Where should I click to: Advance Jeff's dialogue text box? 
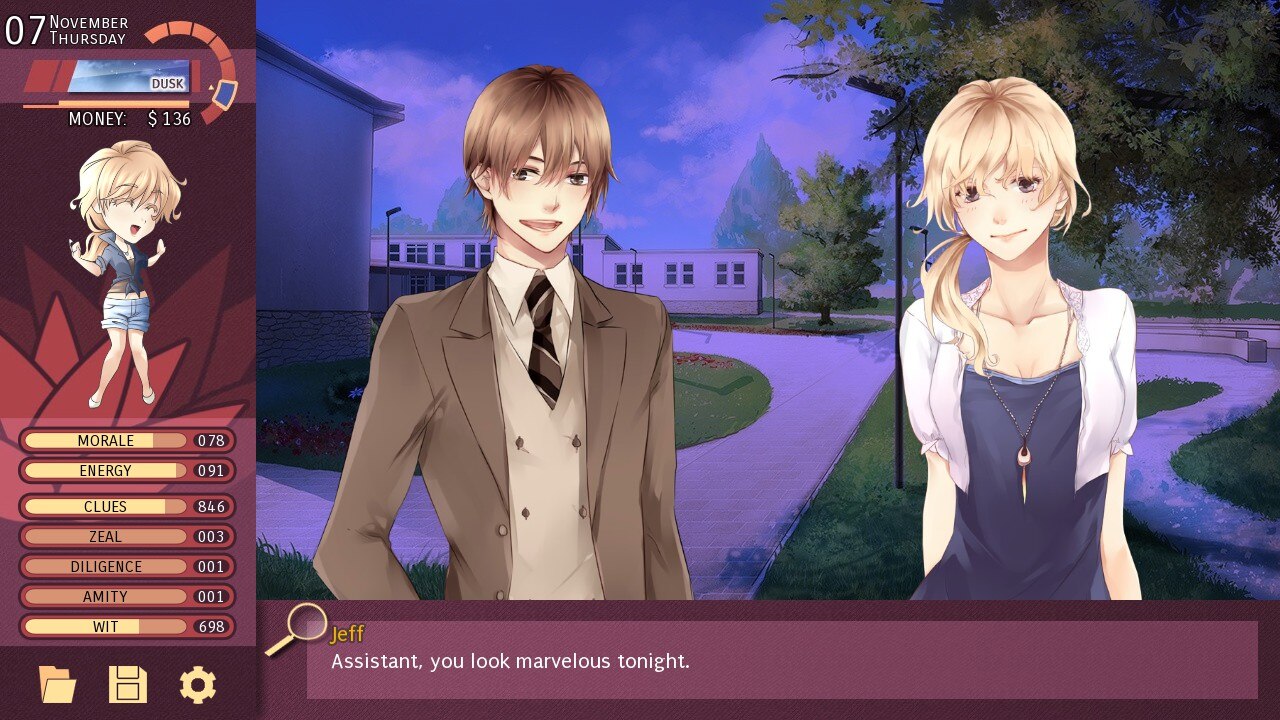click(781, 660)
